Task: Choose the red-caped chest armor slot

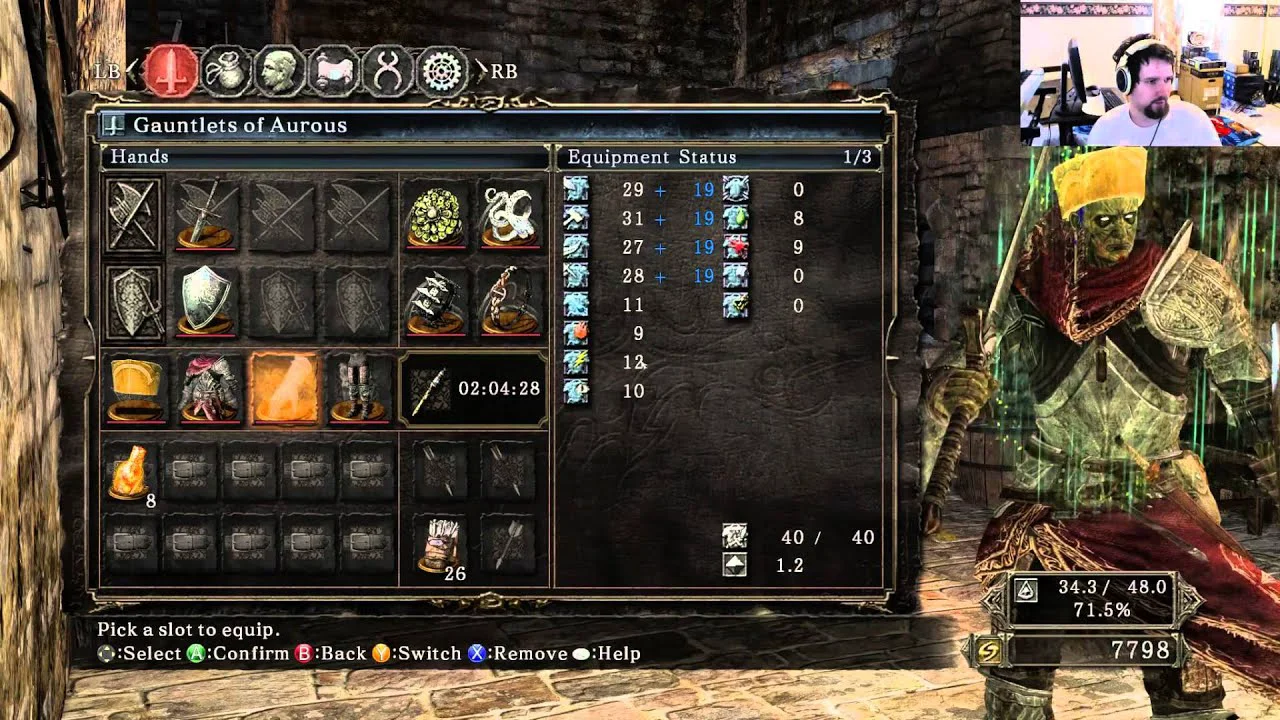Action: (x=209, y=388)
